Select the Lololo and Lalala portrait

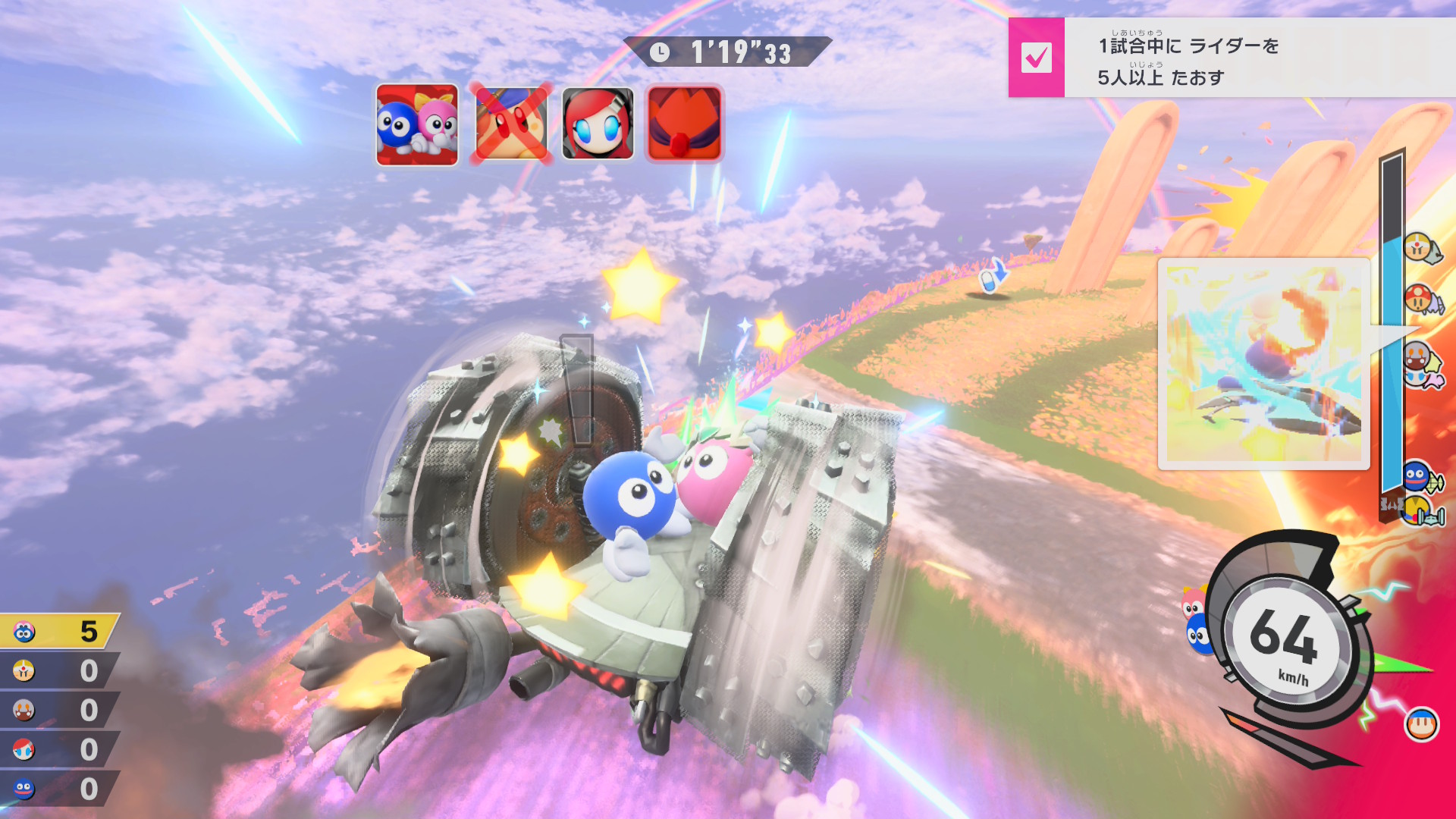click(x=417, y=125)
